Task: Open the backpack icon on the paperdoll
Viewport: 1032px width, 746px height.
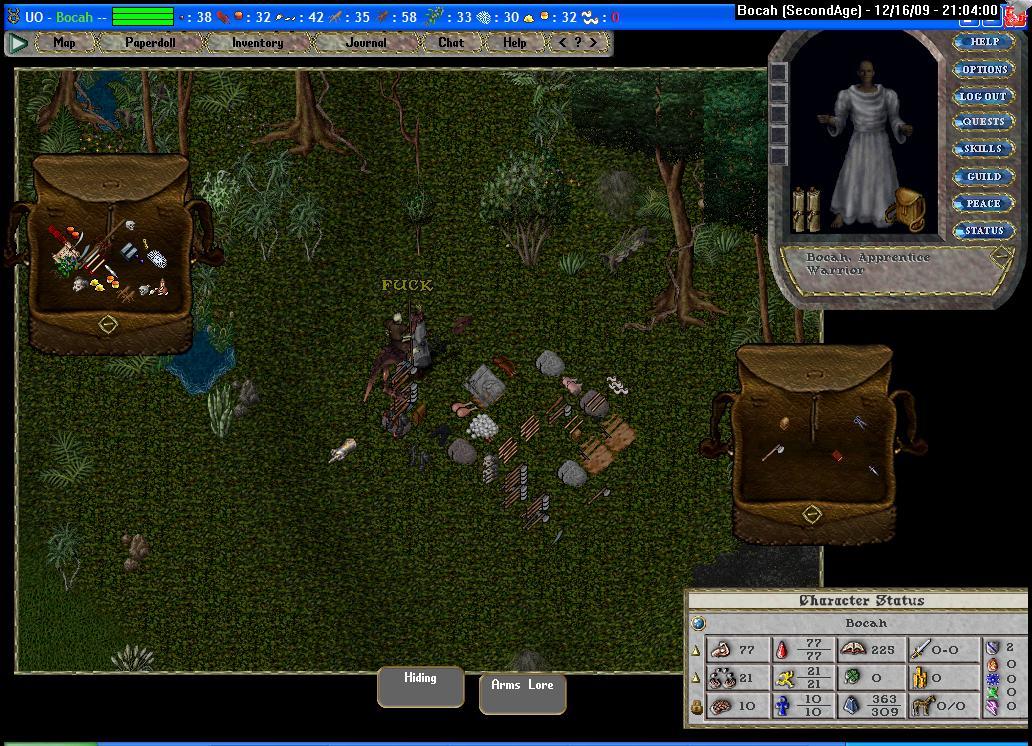Action: click(908, 209)
